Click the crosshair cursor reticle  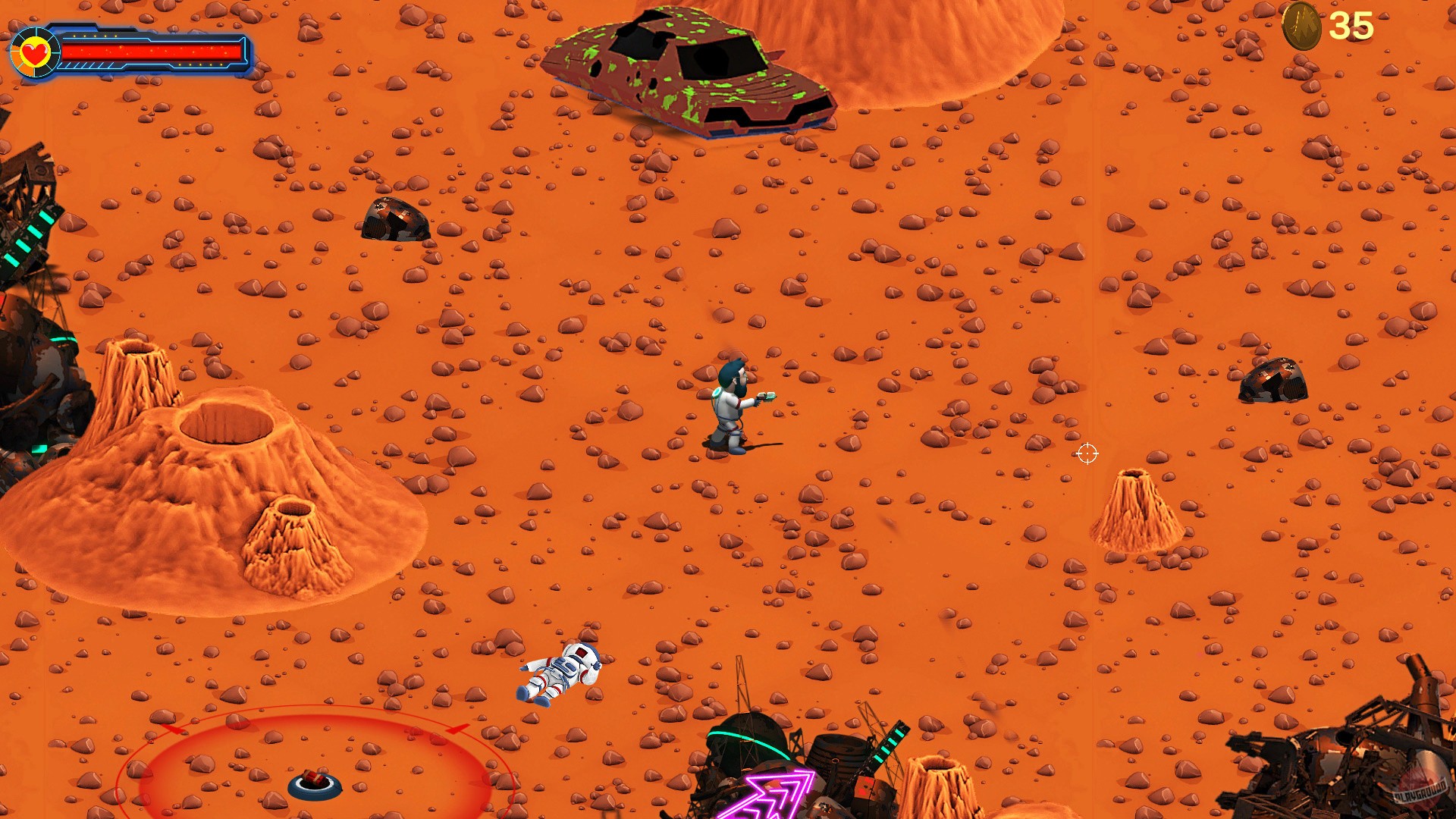(x=1087, y=453)
